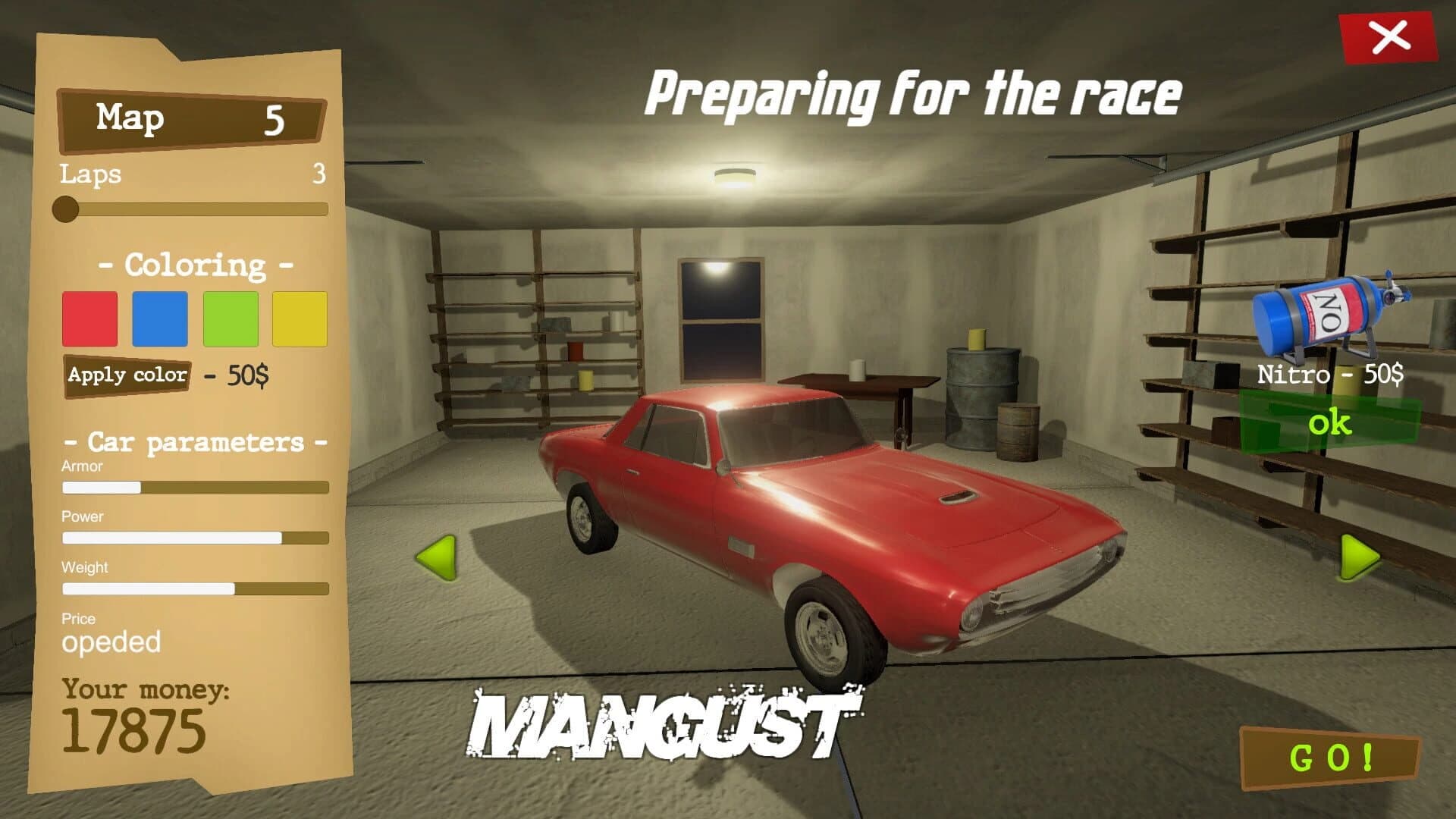The height and width of the screenshot is (819, 1456).
Task: Click the Laps label
Action: 89,175
